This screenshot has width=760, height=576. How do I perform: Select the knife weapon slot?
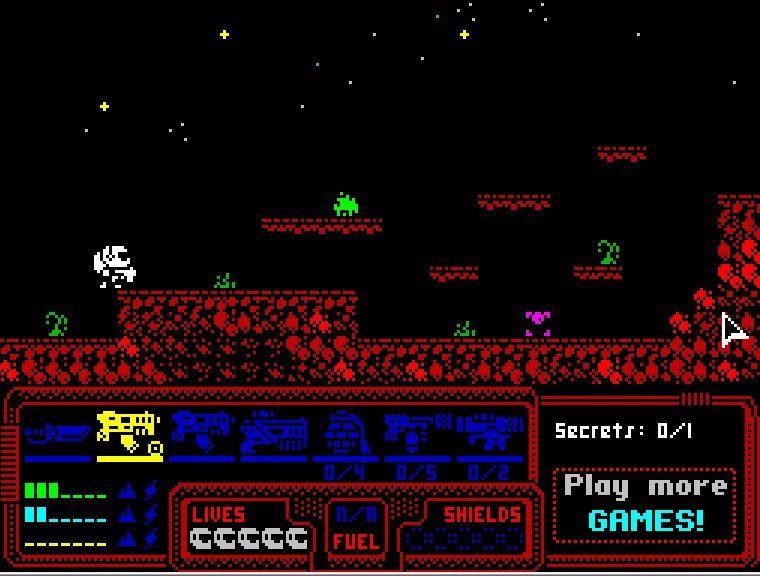pos(58,434)
